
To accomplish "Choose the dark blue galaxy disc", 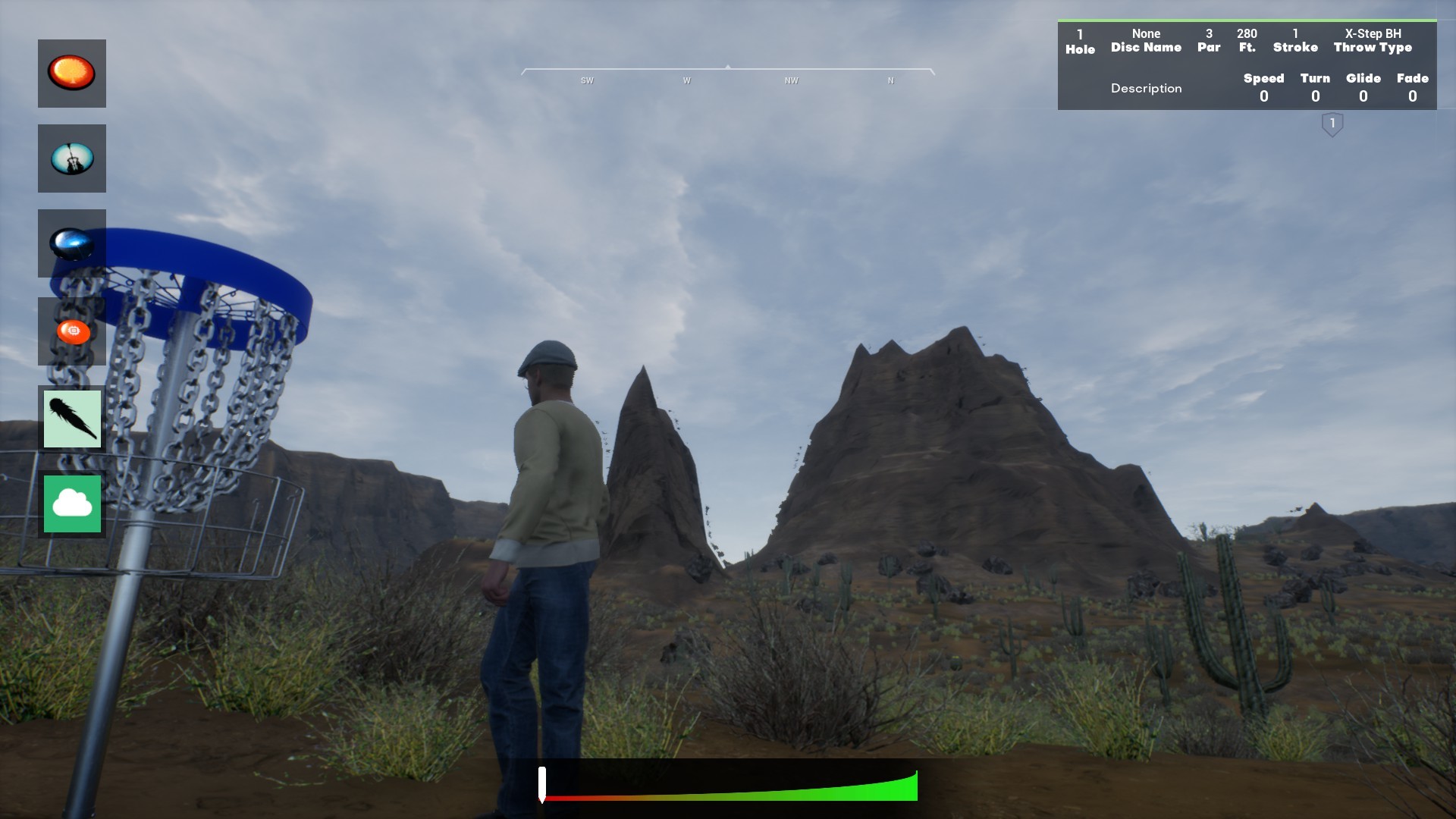I will 71,243.
